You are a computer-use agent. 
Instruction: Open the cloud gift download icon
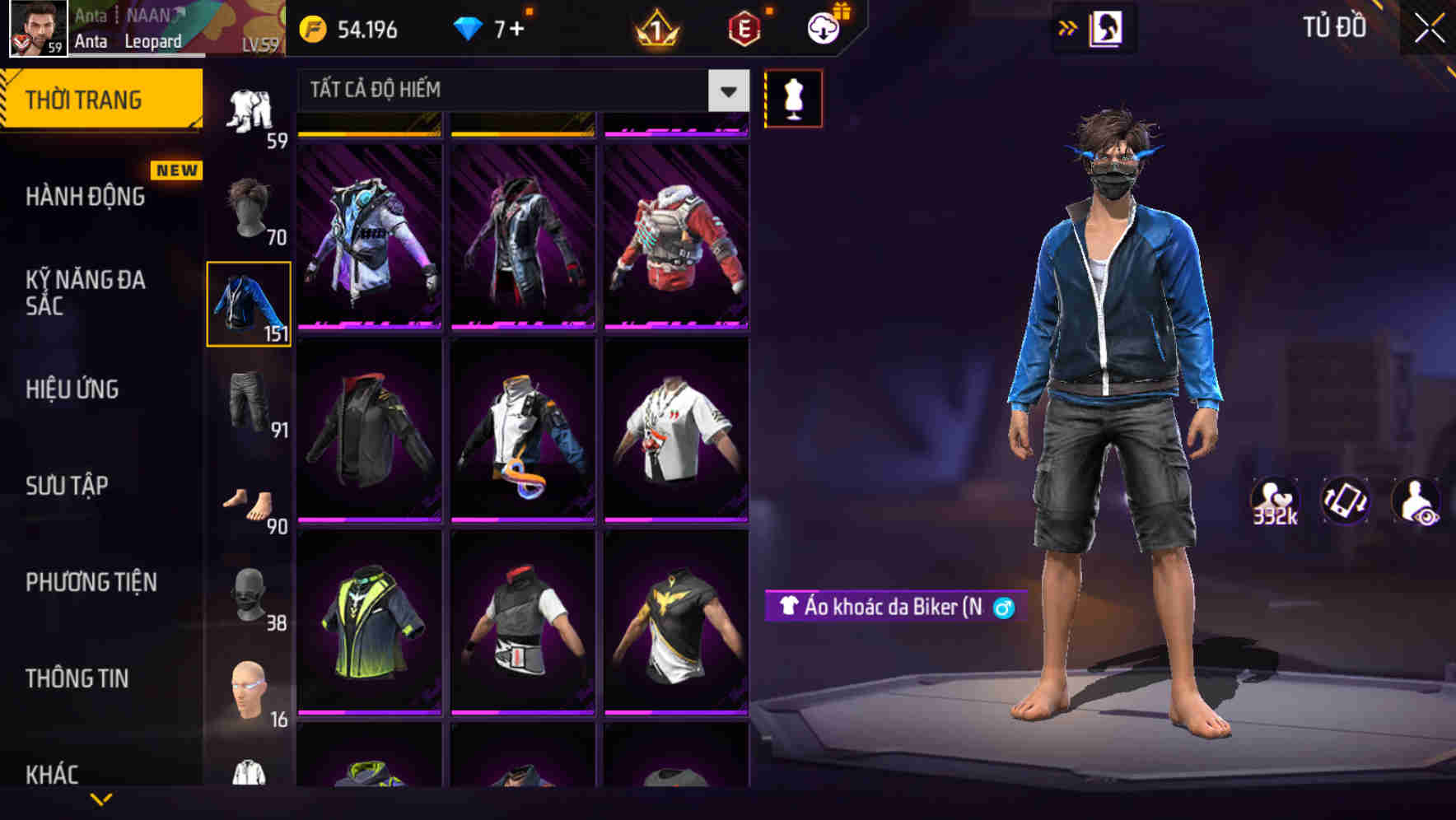pyautogui.click(x=823, y=27)
